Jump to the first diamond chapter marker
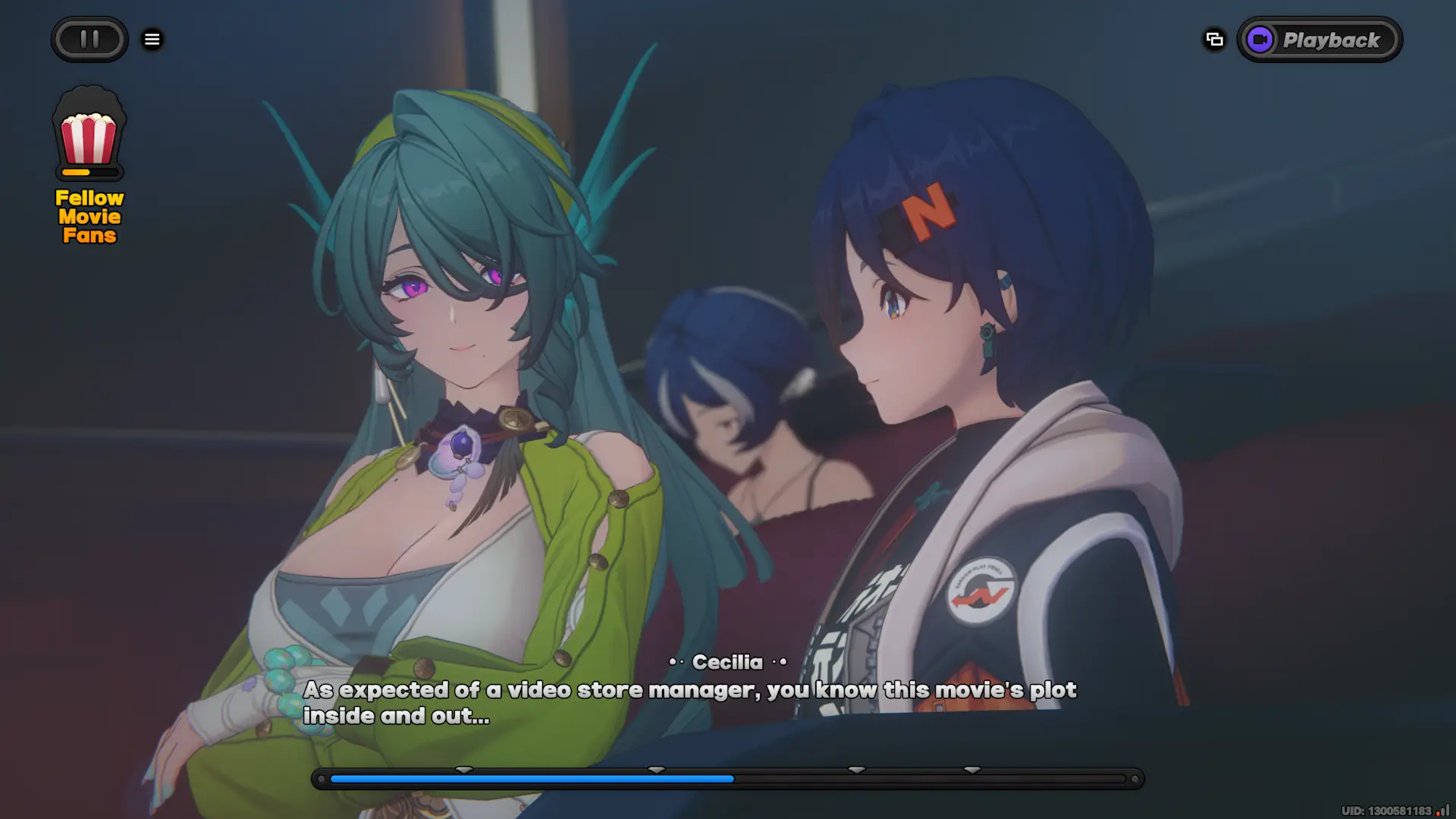Screen dimensions: 1456x819 (464, 769)
